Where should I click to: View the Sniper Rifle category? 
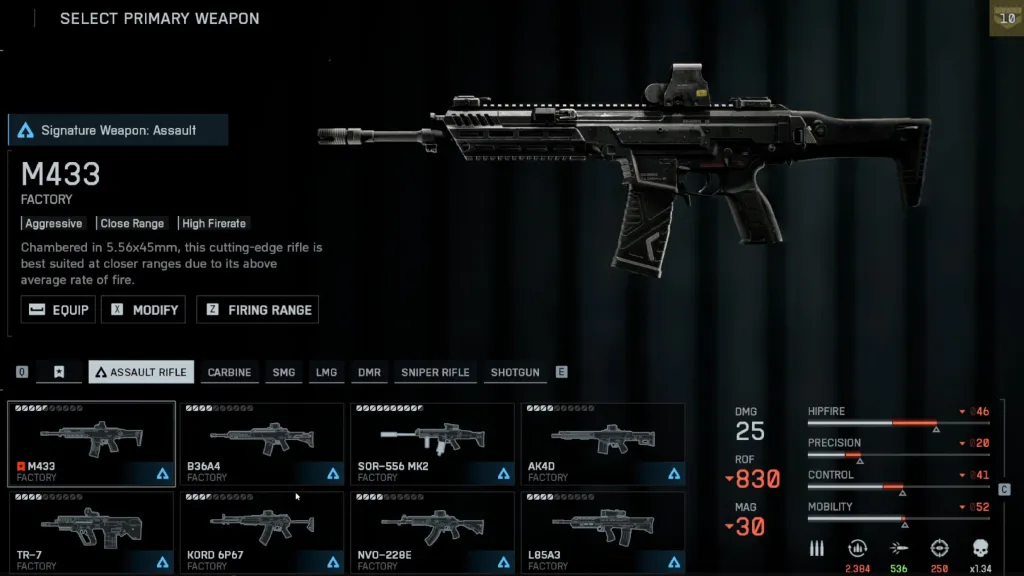pos(435,372)
